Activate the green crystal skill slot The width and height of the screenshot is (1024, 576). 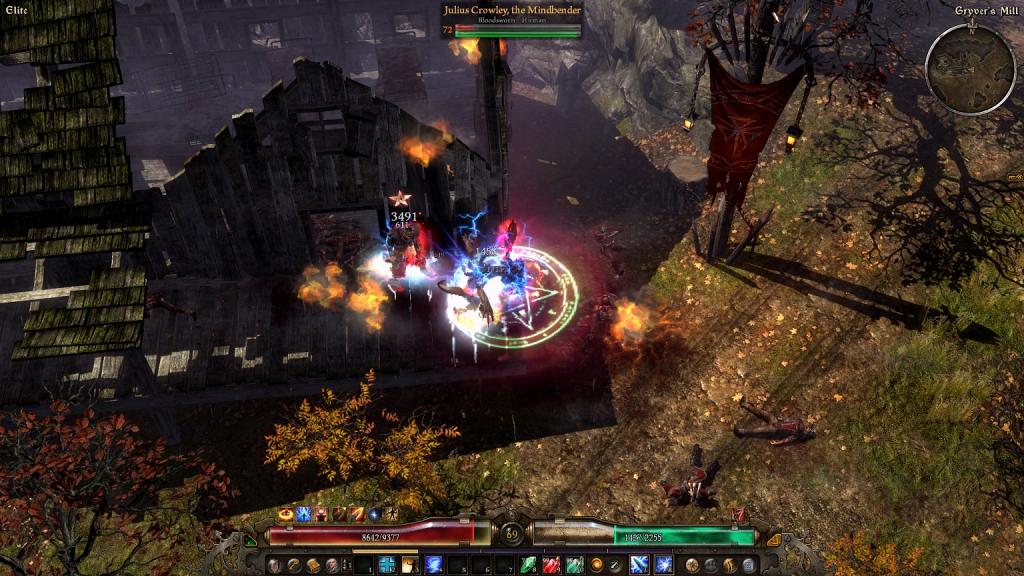click(527, 565)
